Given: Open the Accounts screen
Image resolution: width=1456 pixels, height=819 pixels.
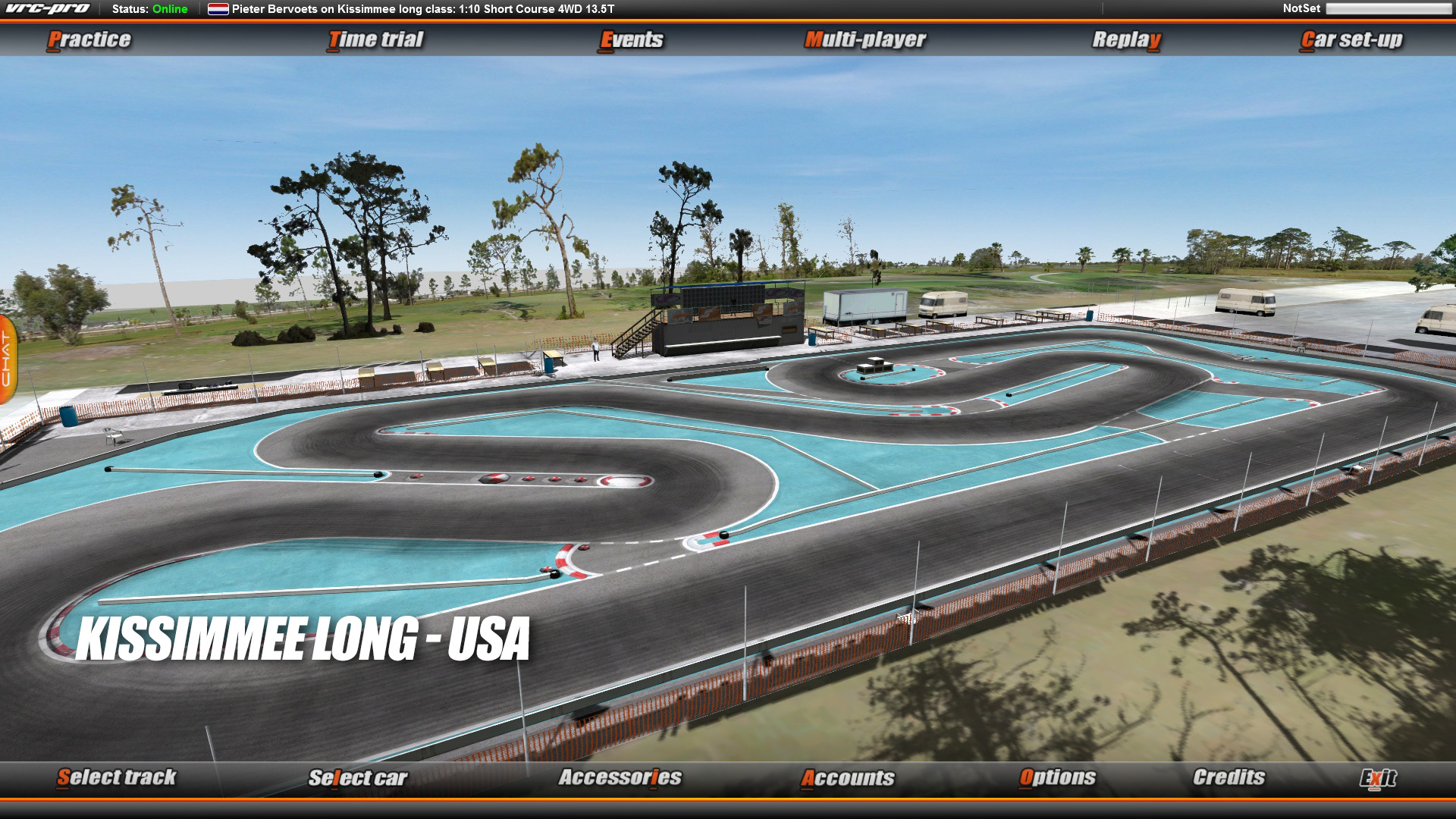Looking at the screenshot, I should pos(851,777).
